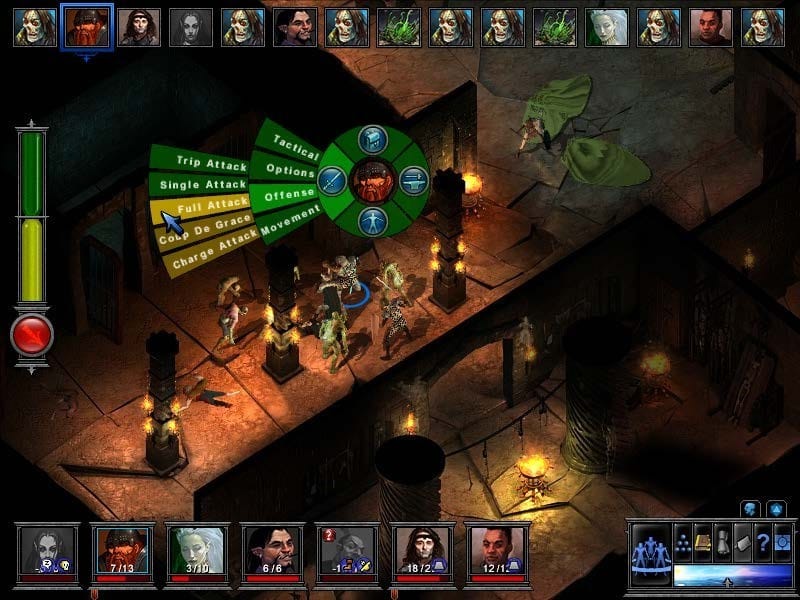Select the sword icon on the radial wheel
Viewport: 800px width, 600px height.
tap(333, 181)
